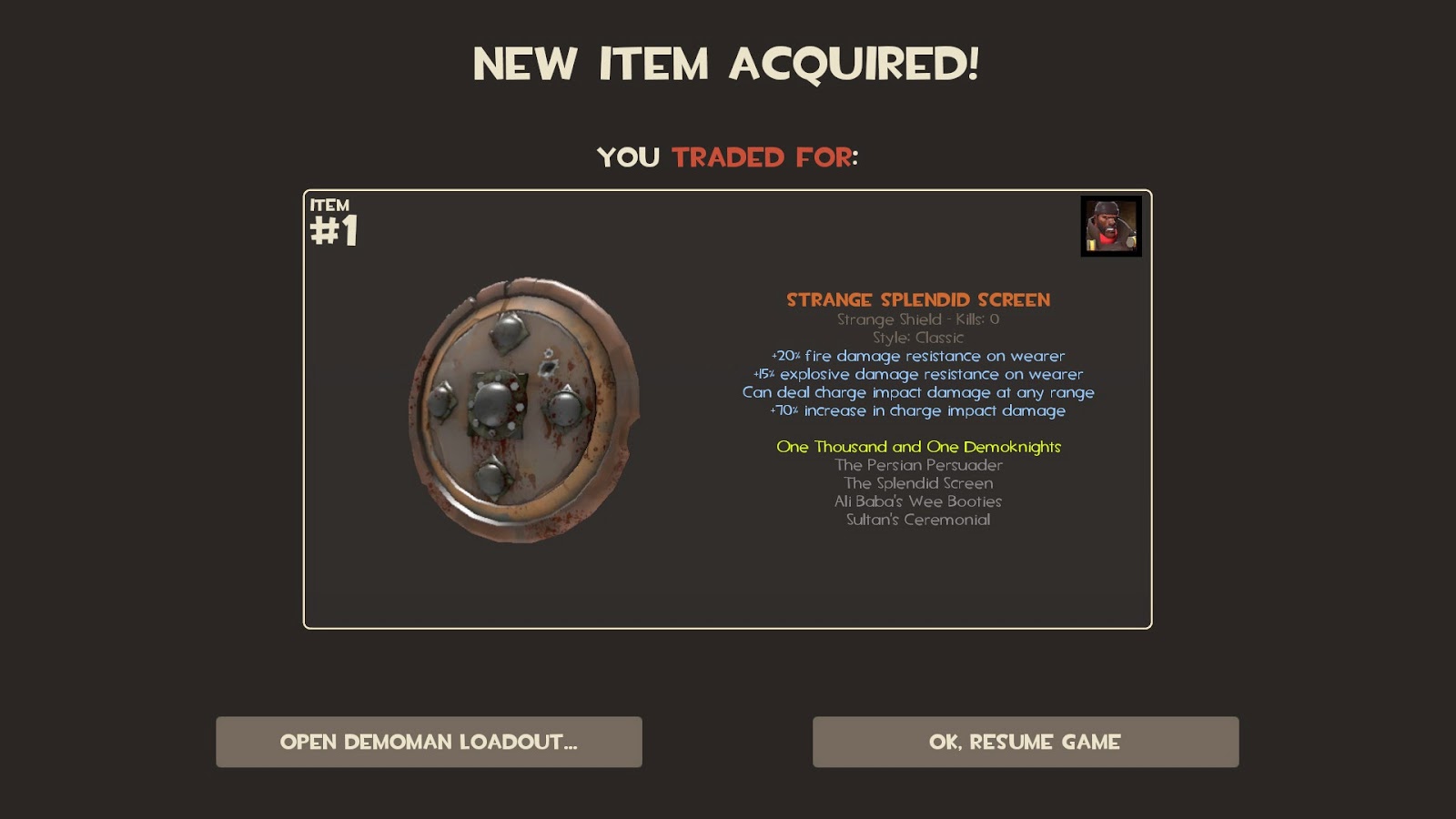The height and width of the screenshot is (819, 1456).
Task: Expand the One Thousand and One Demoknights set
Action: click(918, 447)
